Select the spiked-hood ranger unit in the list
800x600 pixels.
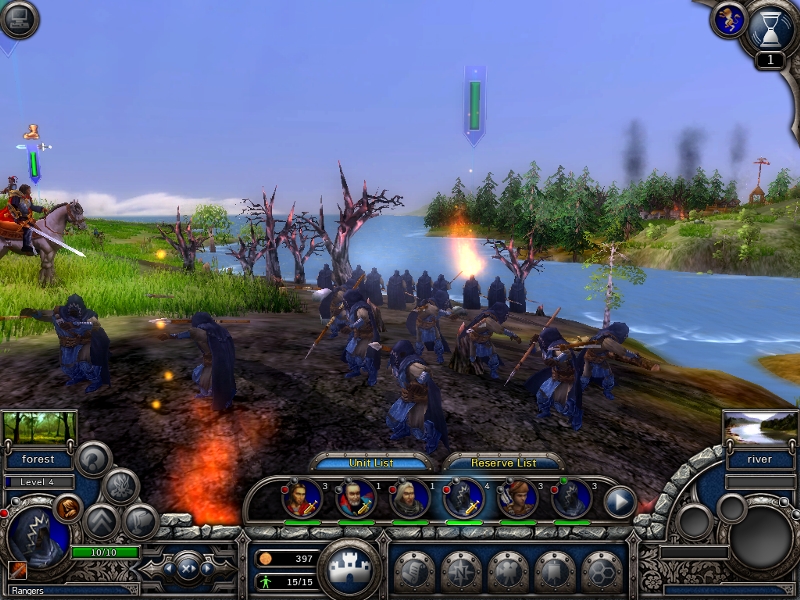tap(463, 498)
